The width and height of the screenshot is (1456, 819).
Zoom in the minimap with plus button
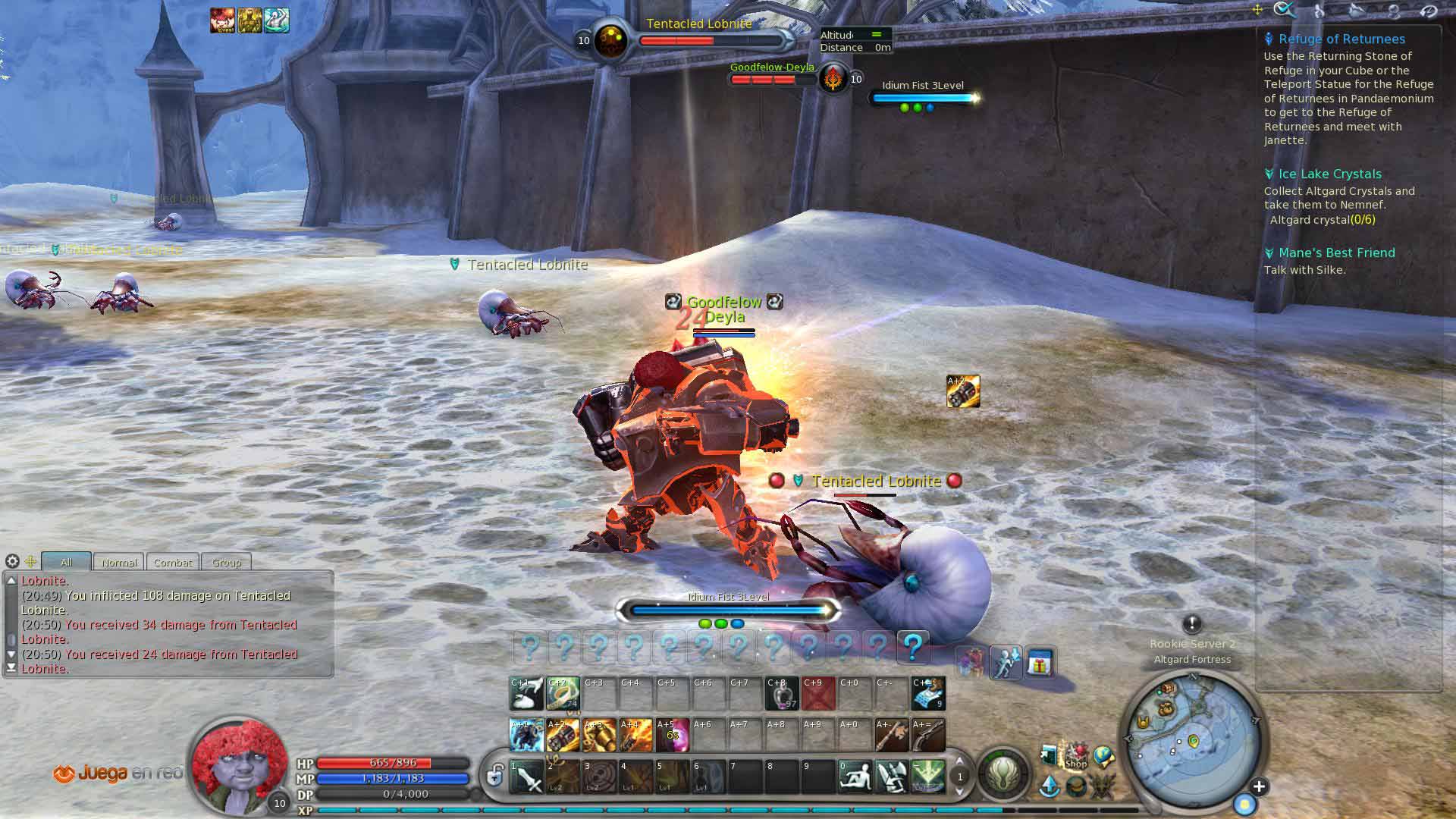click(x=1259, y=786)
